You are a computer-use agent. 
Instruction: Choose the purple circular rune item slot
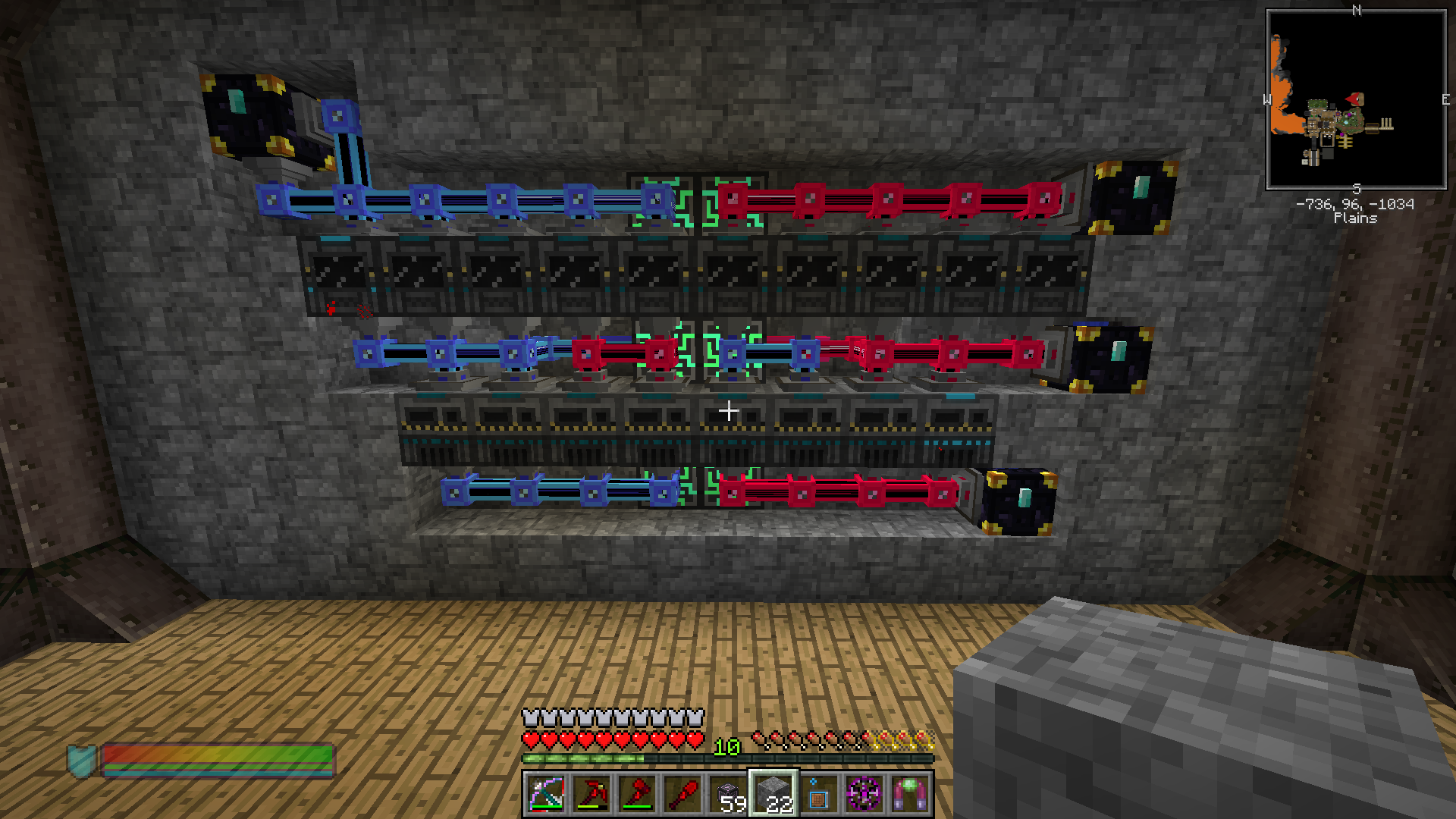tap(864, 794)
